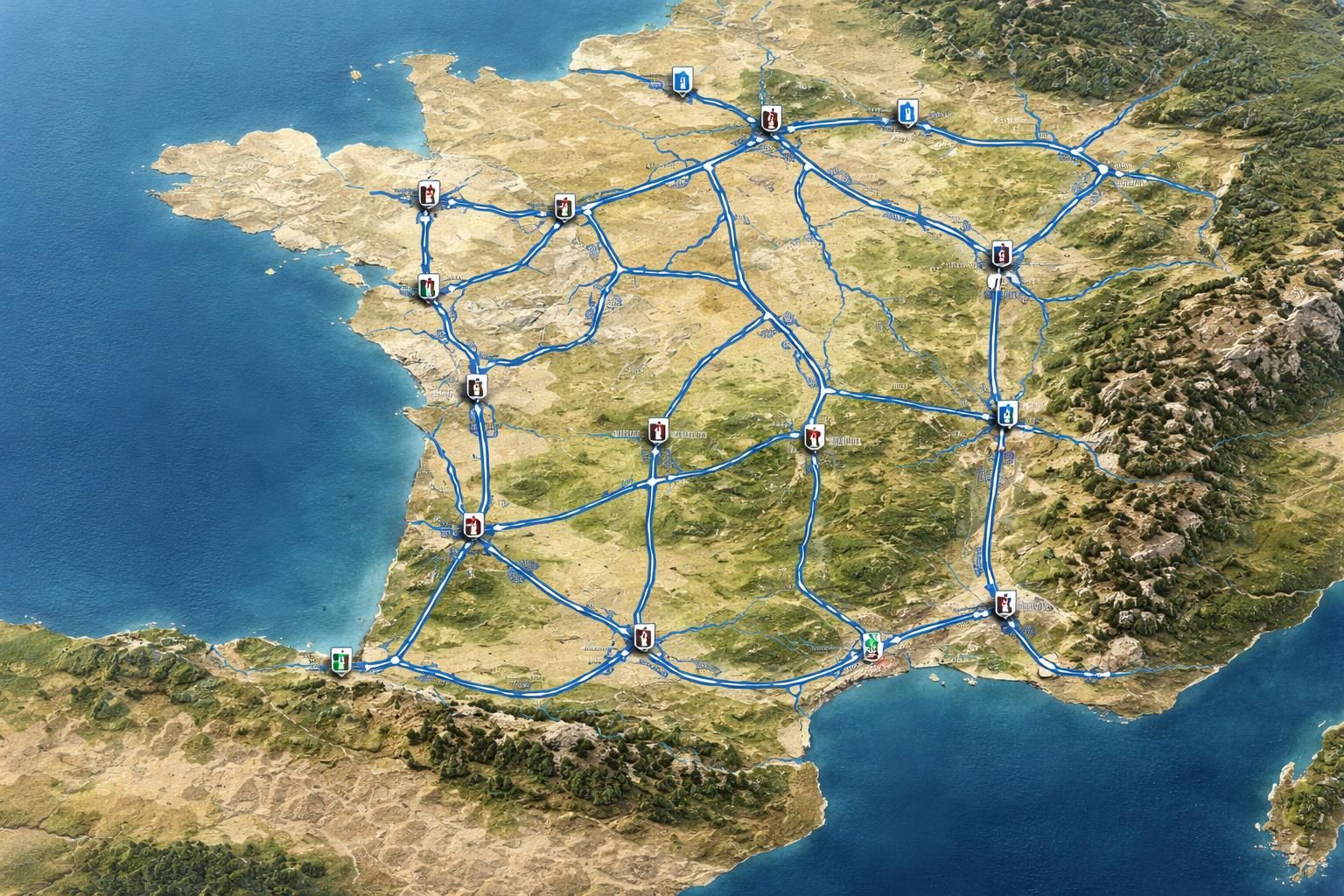Click the blue shield marker near Bayonne
Viewport: 1344px width, 896px height.
coord(339,661)
